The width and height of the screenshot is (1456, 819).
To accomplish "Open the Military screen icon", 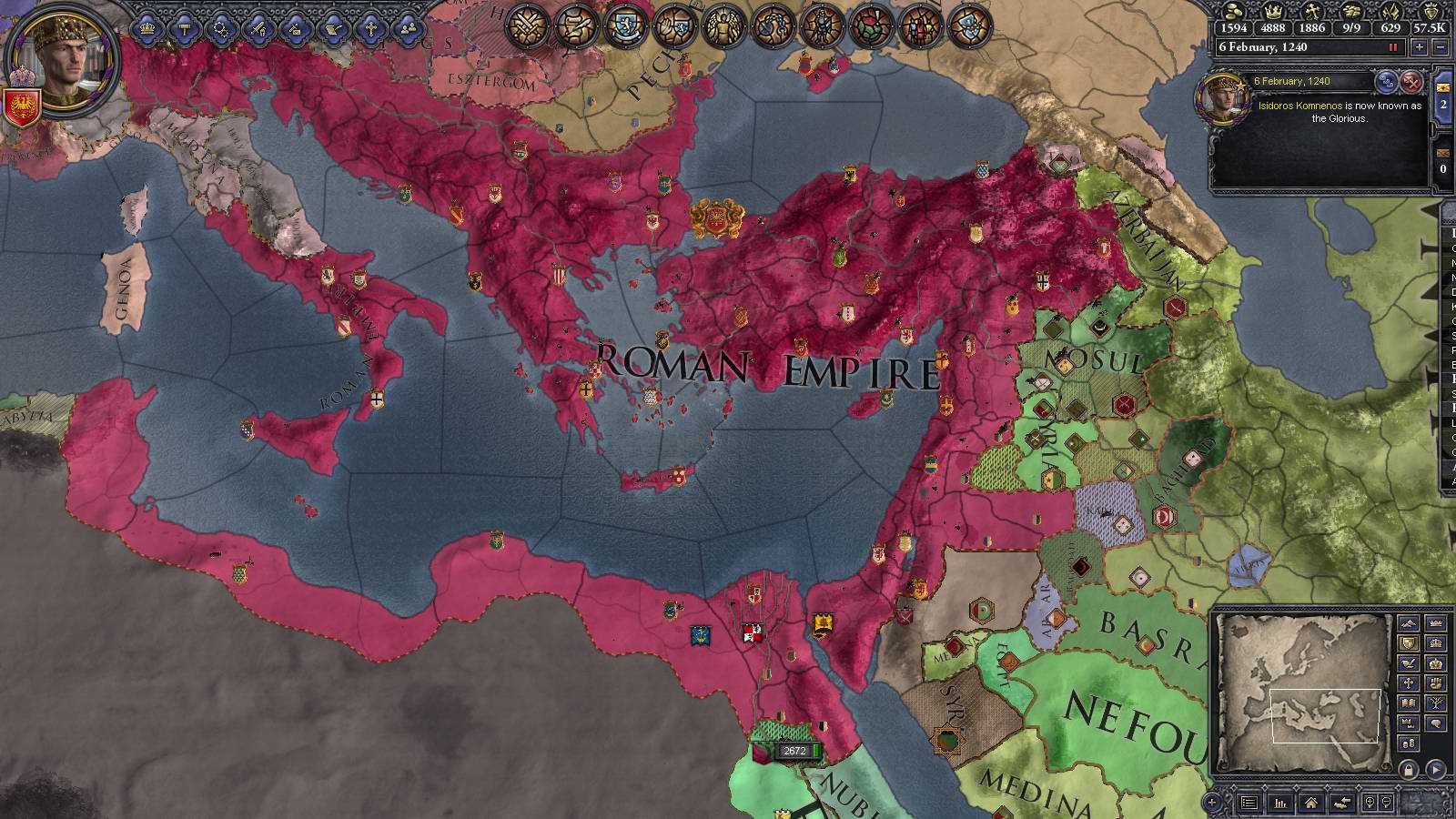I will point(258,25).
